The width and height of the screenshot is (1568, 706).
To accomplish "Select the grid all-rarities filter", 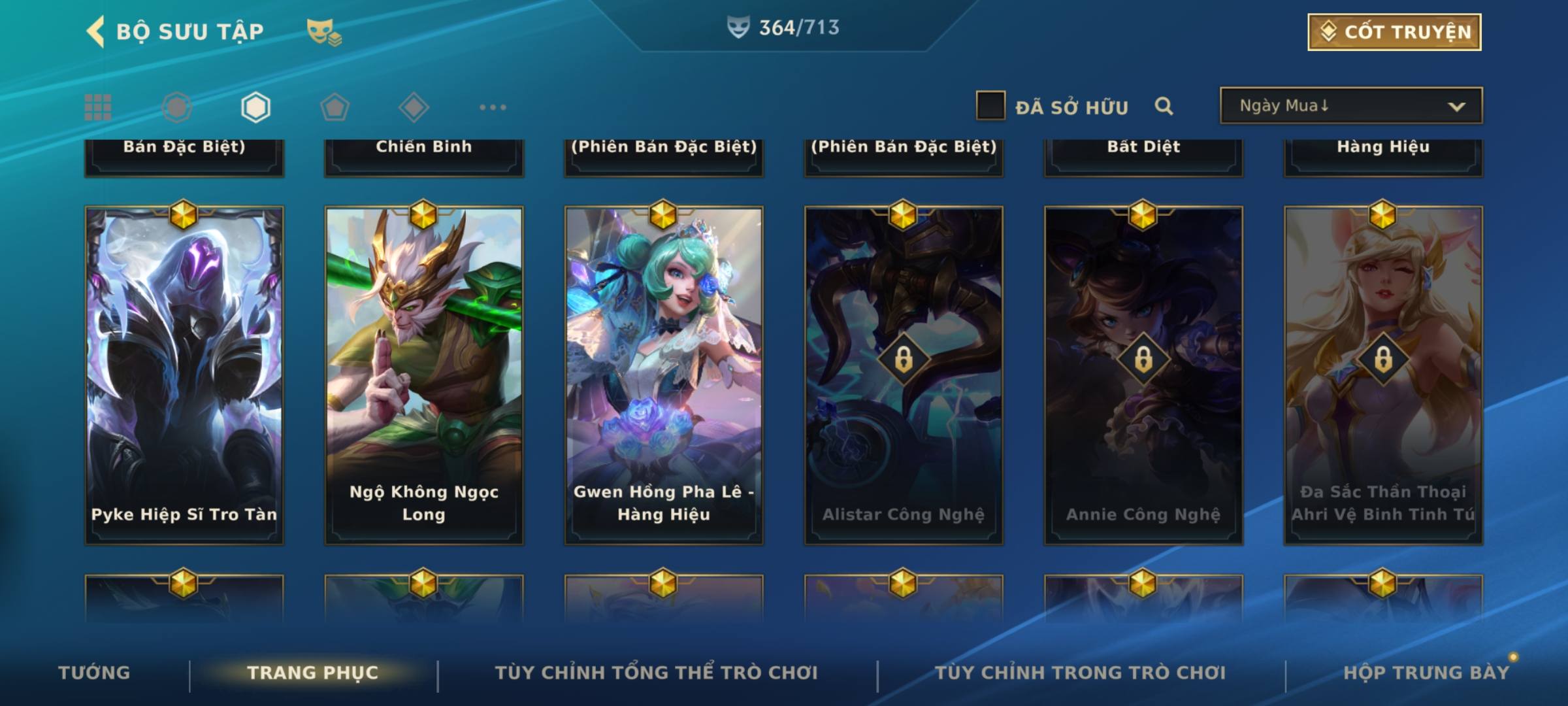I will 98,107.
